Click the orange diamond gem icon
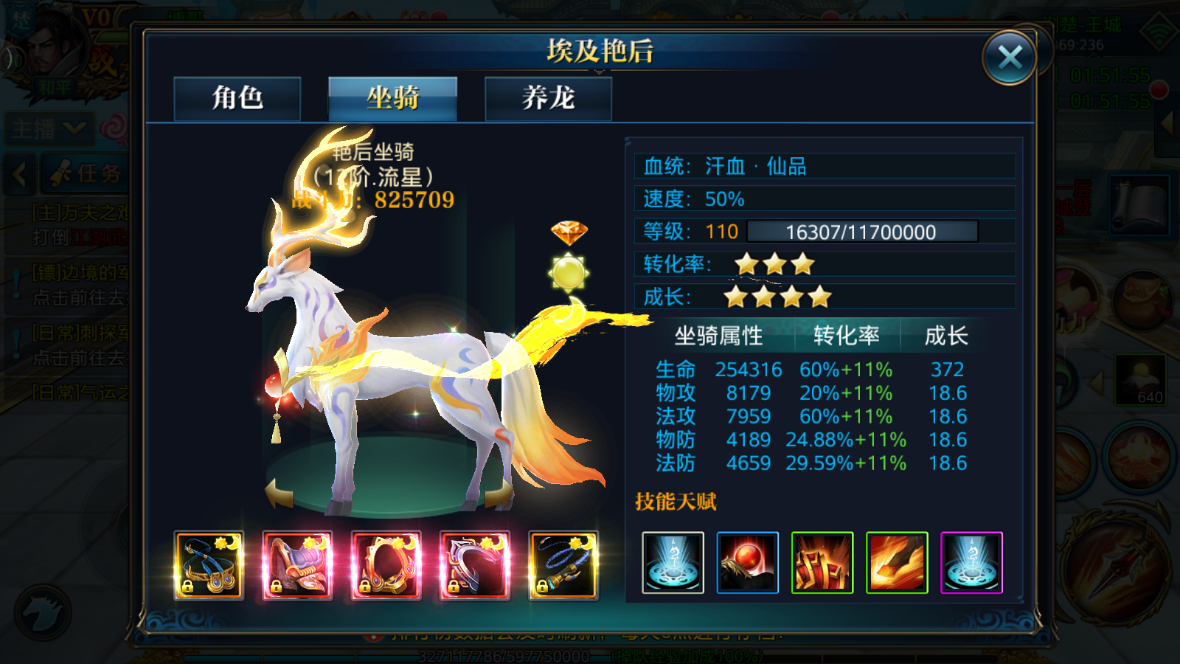 tap(569, 233)
